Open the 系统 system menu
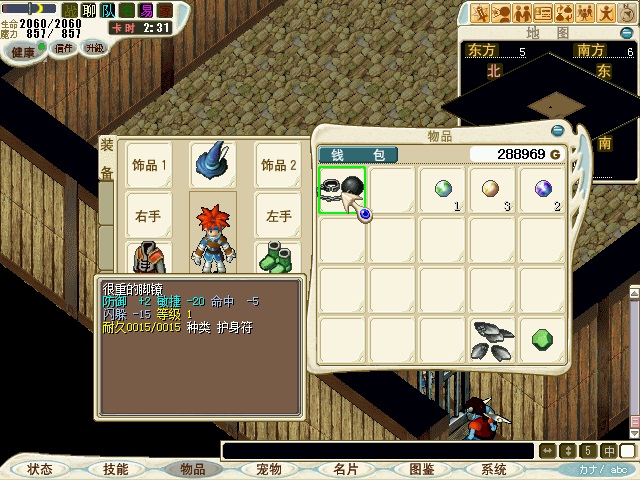Viewport: 640px width, 480px height. (x=494, y=469)
